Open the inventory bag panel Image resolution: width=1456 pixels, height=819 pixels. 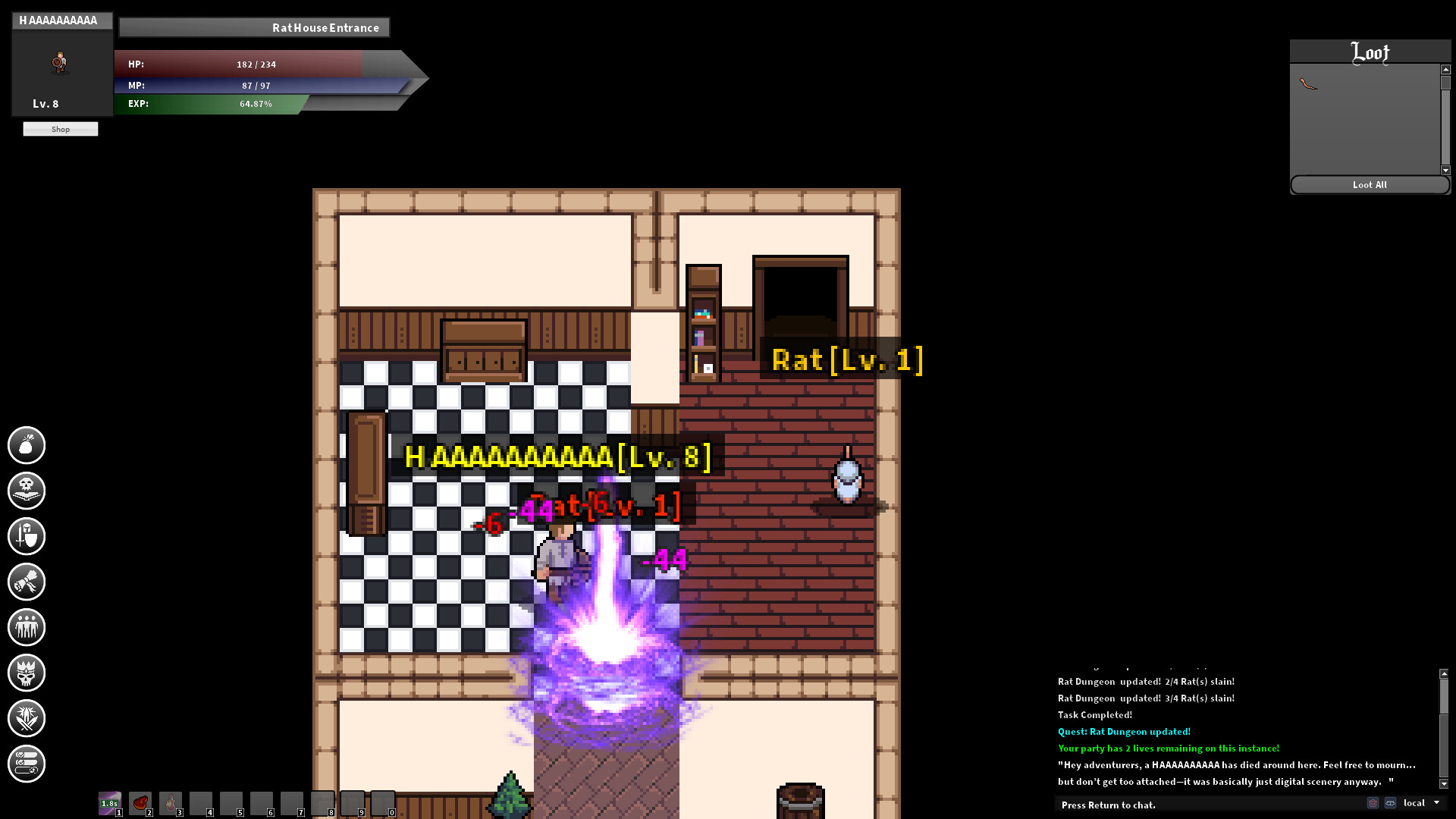(x=27, y=445)
